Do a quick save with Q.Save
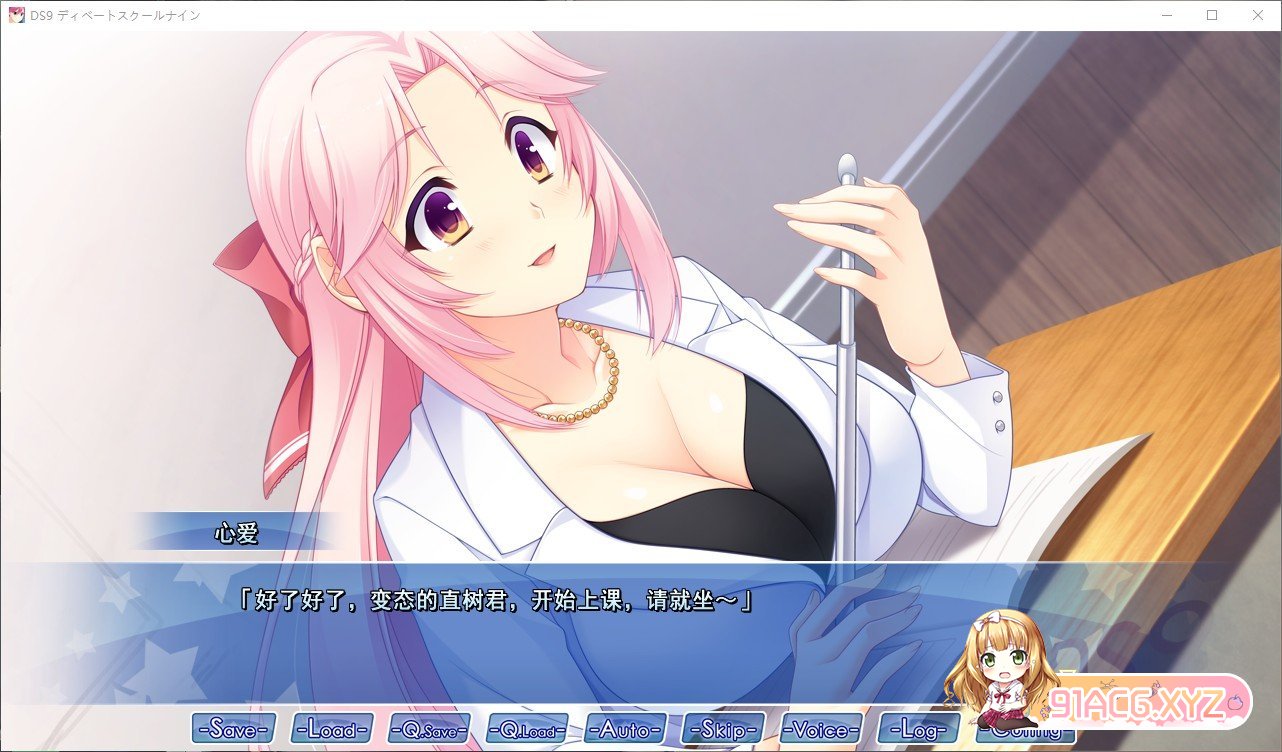 430,729
